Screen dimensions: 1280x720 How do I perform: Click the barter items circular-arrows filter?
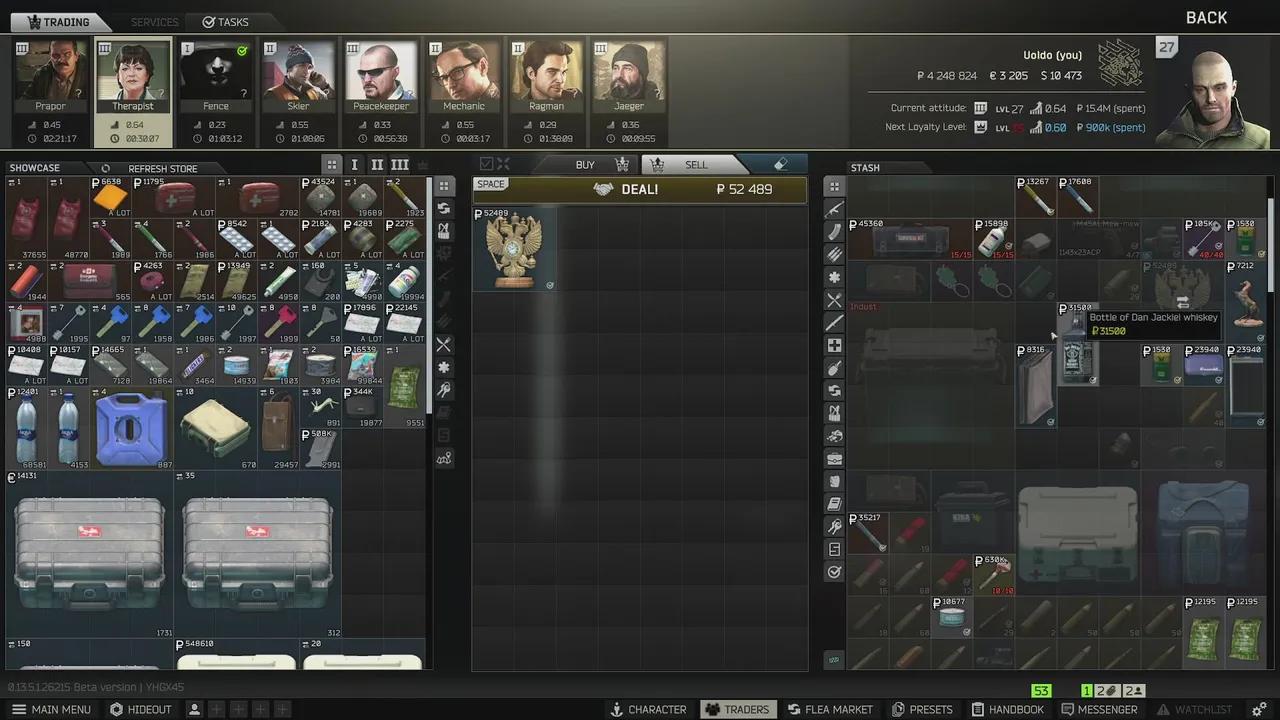444,210
